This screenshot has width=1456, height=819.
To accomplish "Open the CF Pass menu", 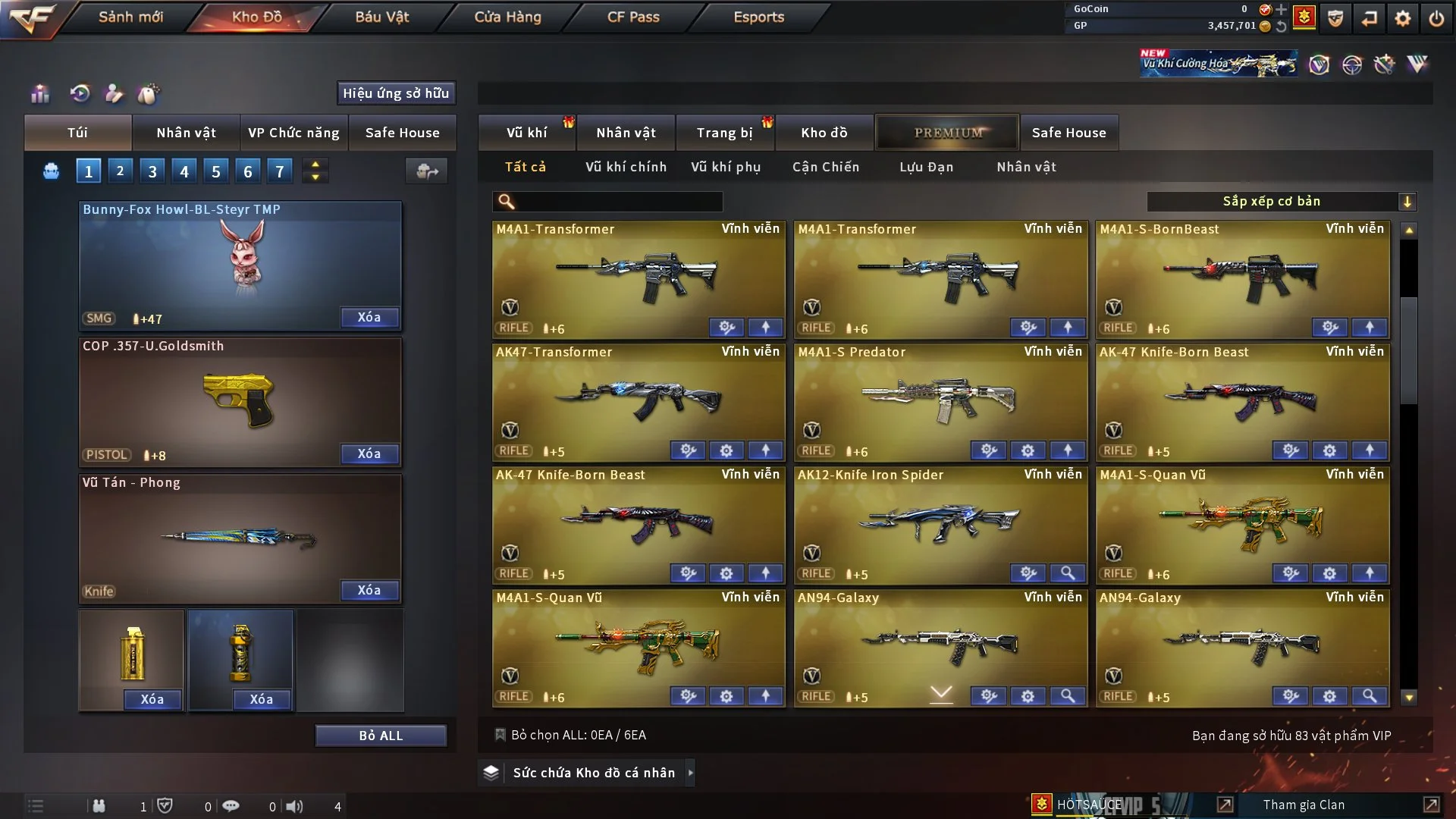I will (633, 17).
